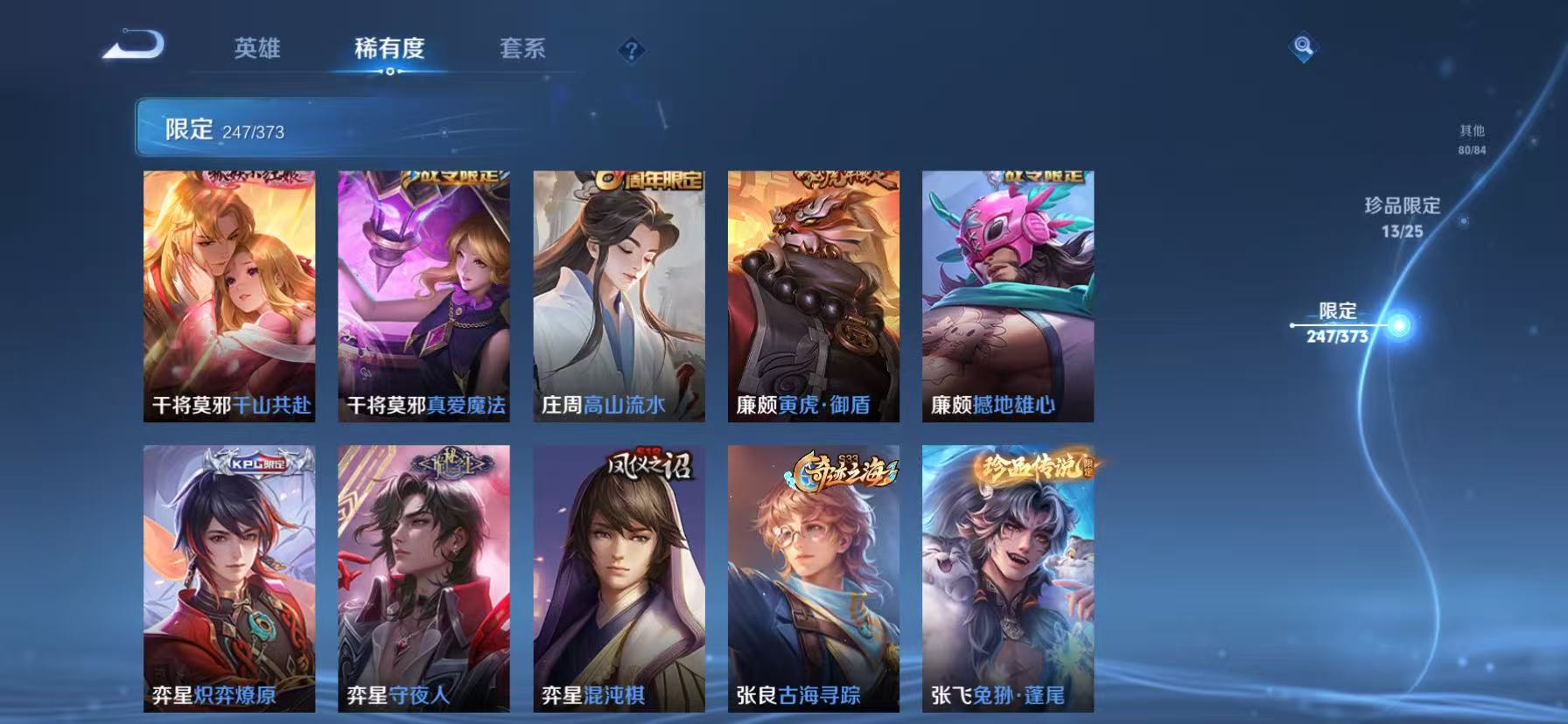Select the 廉颇寅虎·御盾 skin

pos(812,297)
